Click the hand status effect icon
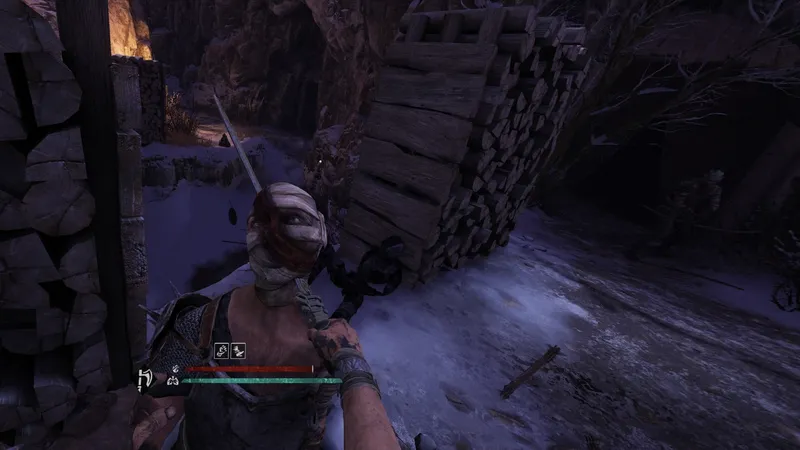The image size is (800, 450). (x=223, y=353)
